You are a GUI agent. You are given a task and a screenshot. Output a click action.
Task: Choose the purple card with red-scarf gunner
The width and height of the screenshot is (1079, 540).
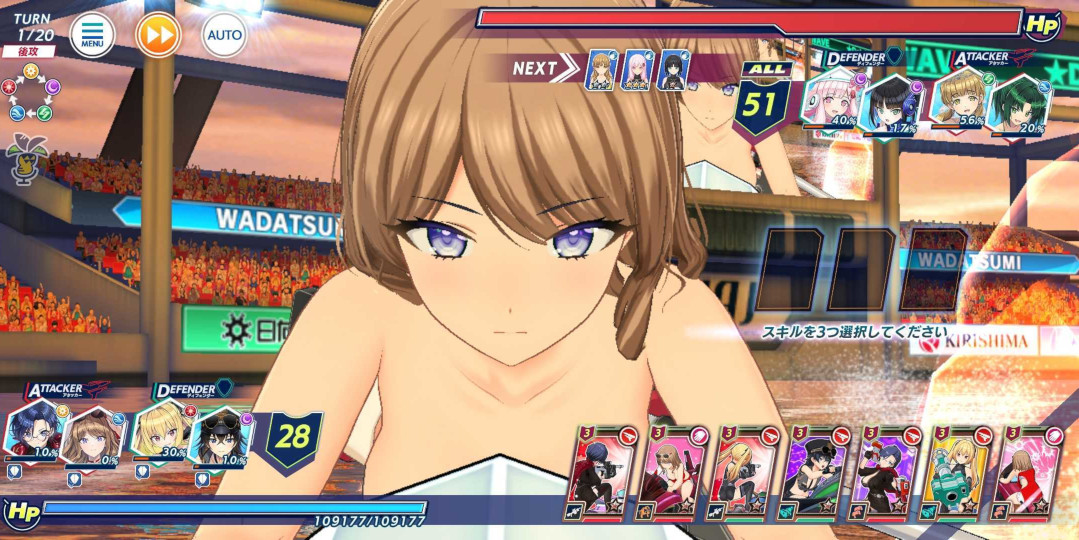pos(887,473)
